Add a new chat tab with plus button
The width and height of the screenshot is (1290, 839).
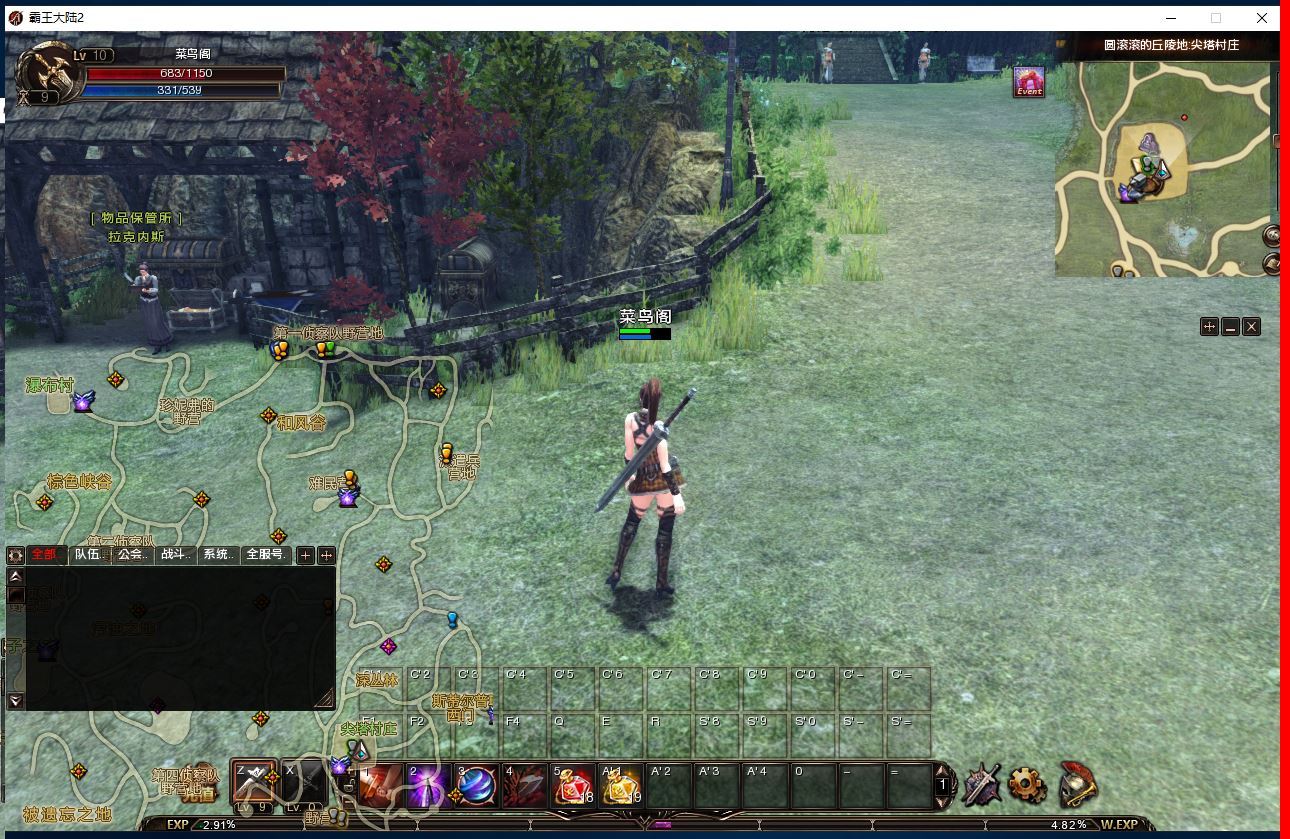click(306, 555)
